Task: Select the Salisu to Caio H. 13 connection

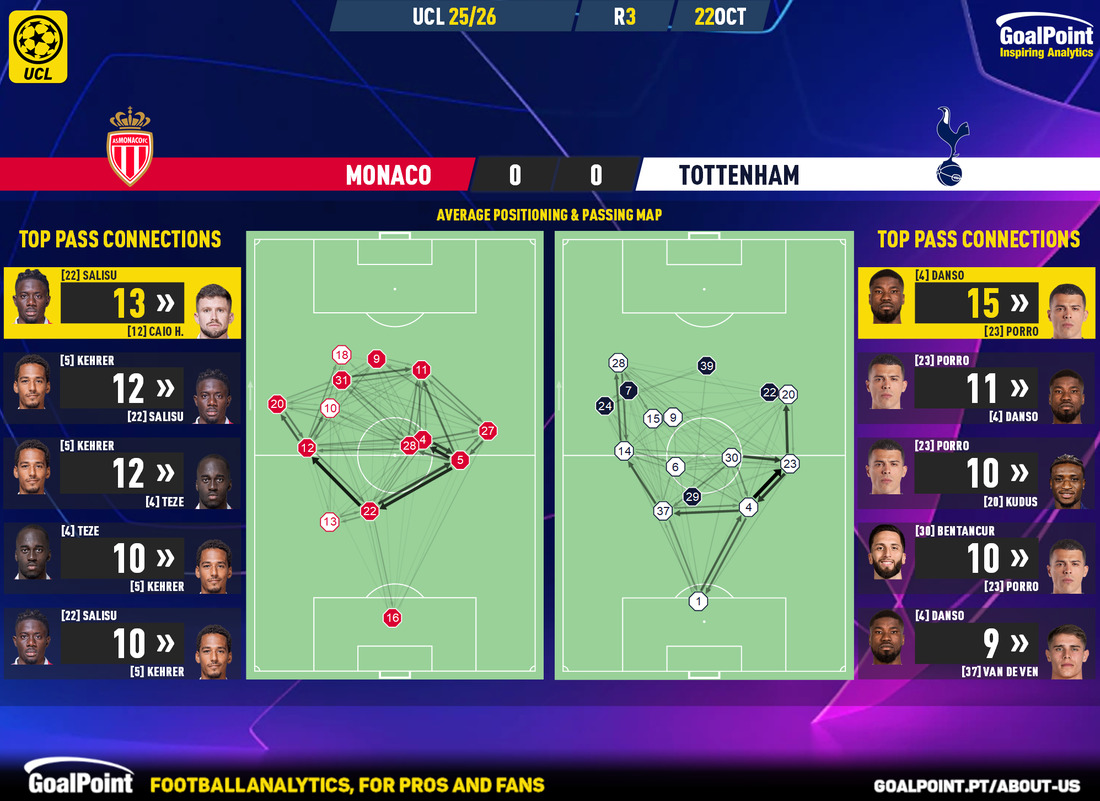Action: click(x=121, y=303)
